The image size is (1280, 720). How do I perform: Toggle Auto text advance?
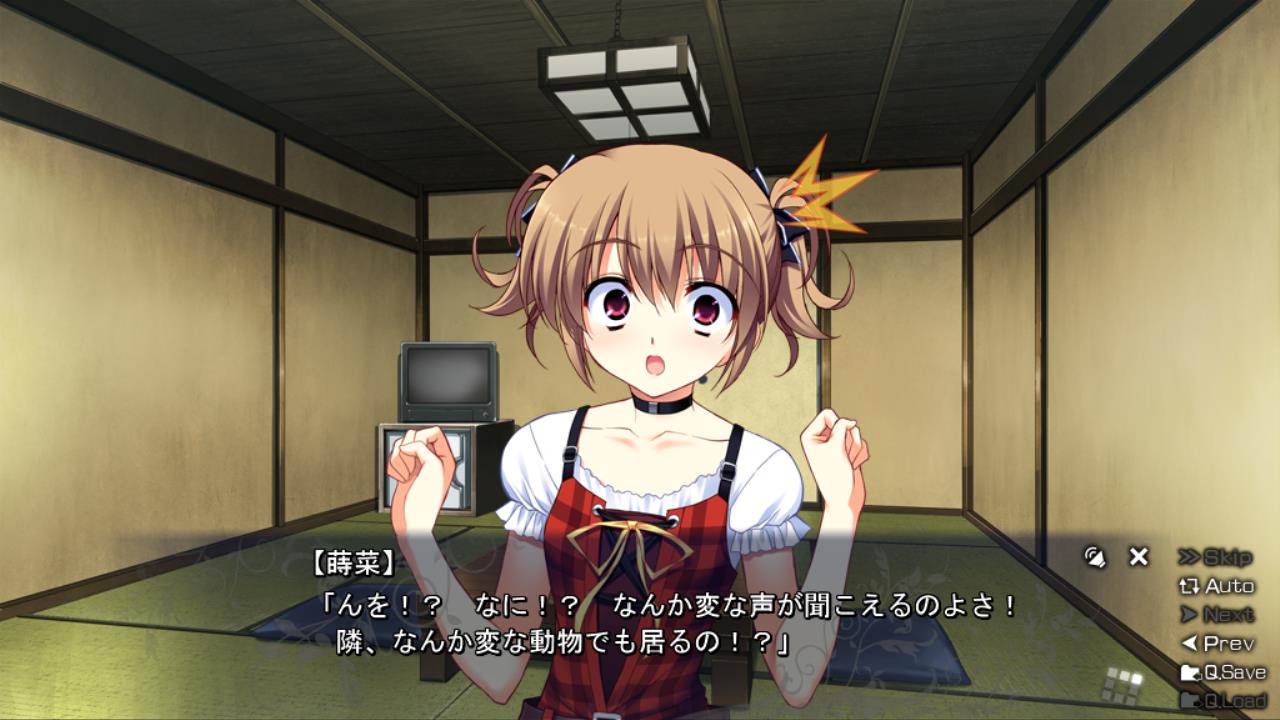(x=1217, y=586)
